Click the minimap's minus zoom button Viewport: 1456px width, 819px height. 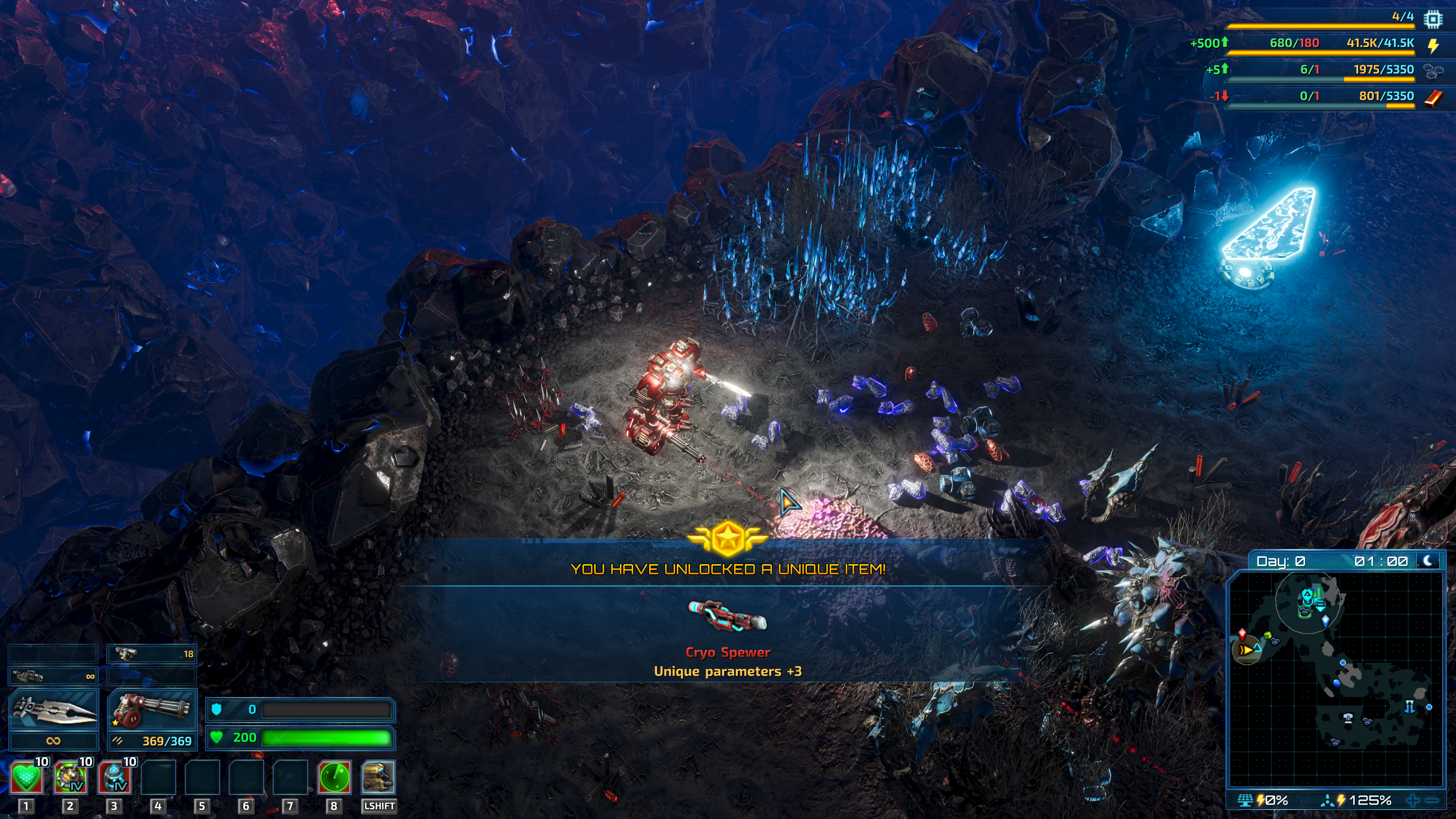tap(1432, 800)
